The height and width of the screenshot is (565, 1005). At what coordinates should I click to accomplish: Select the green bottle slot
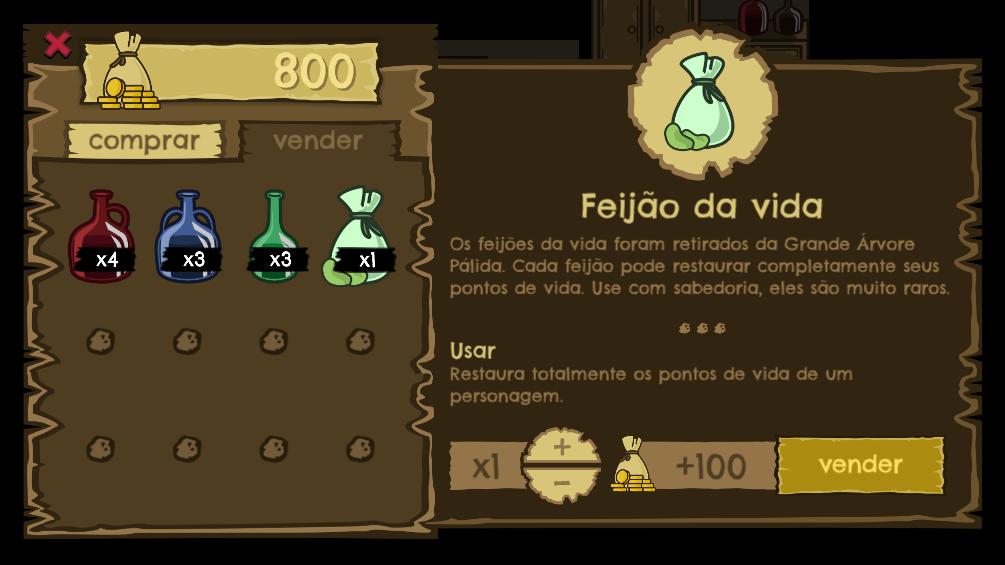pyautogui.click(x=275, y=237)
